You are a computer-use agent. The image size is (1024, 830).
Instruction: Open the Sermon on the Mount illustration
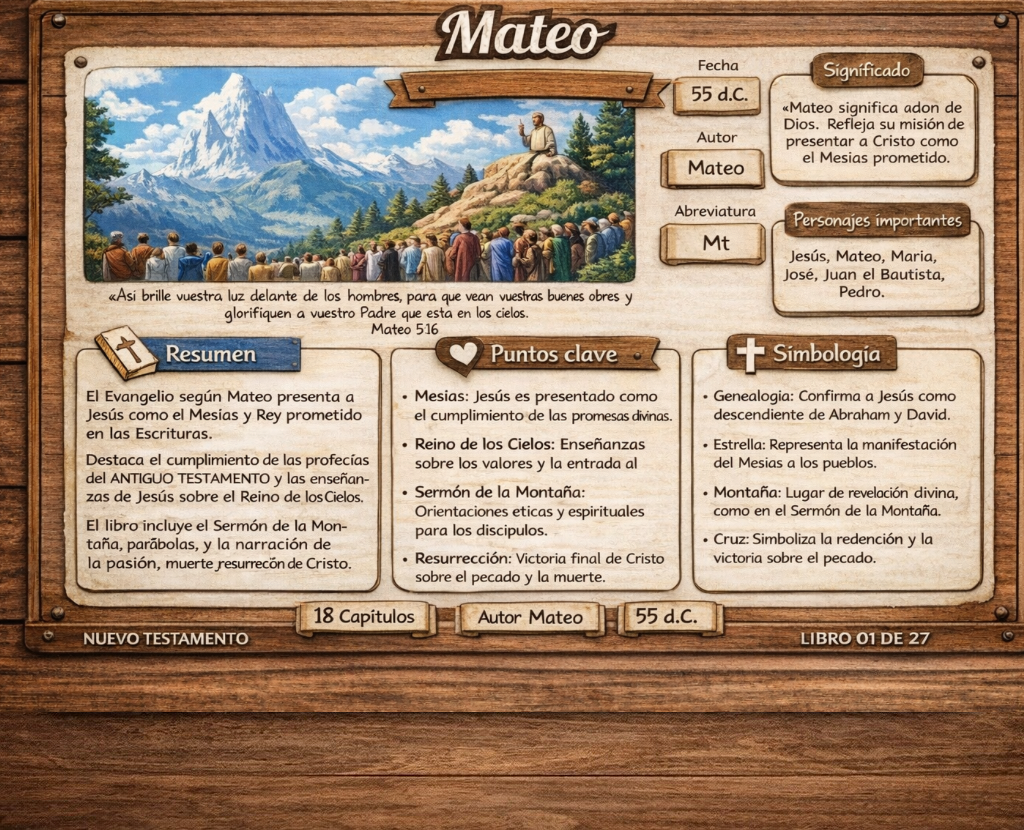pyautogui.click(x=359, y=175)
